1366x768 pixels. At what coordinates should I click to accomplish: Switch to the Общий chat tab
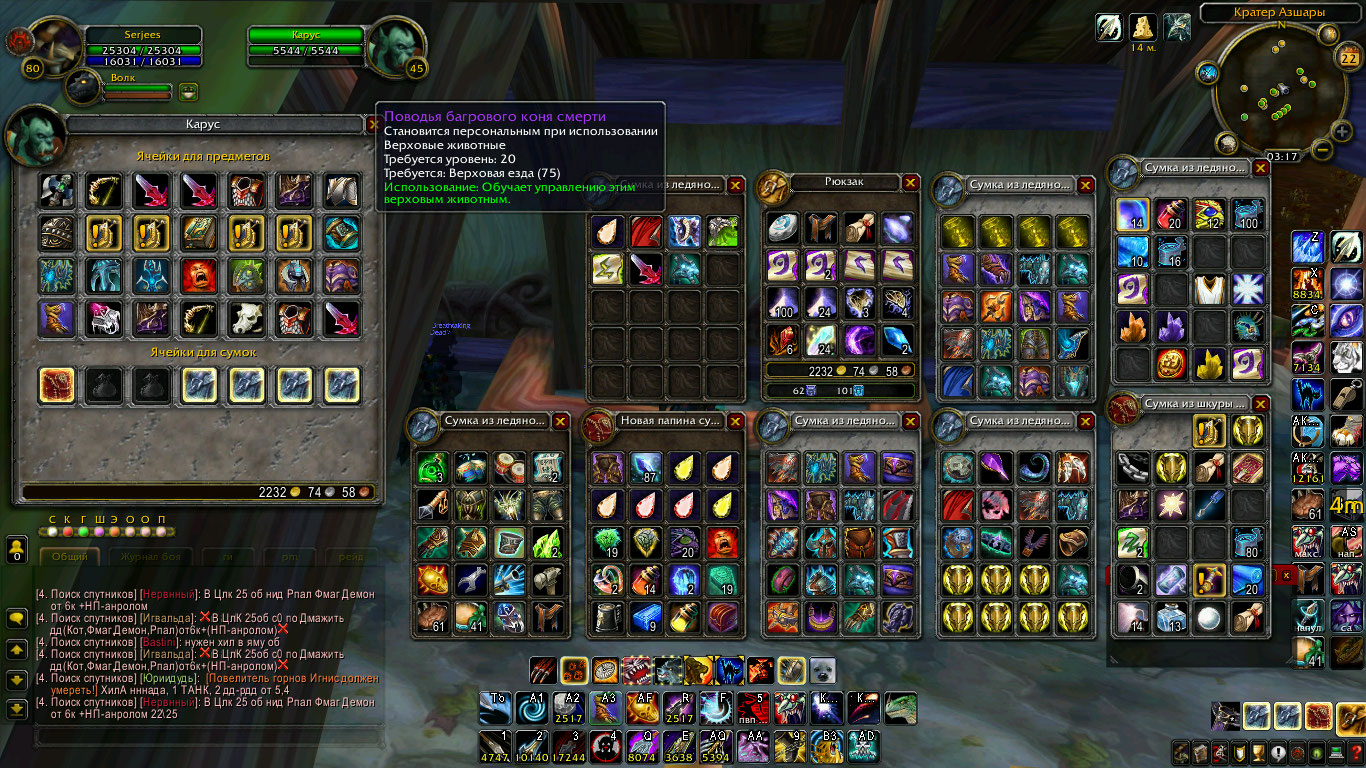[x=70, y=556]
